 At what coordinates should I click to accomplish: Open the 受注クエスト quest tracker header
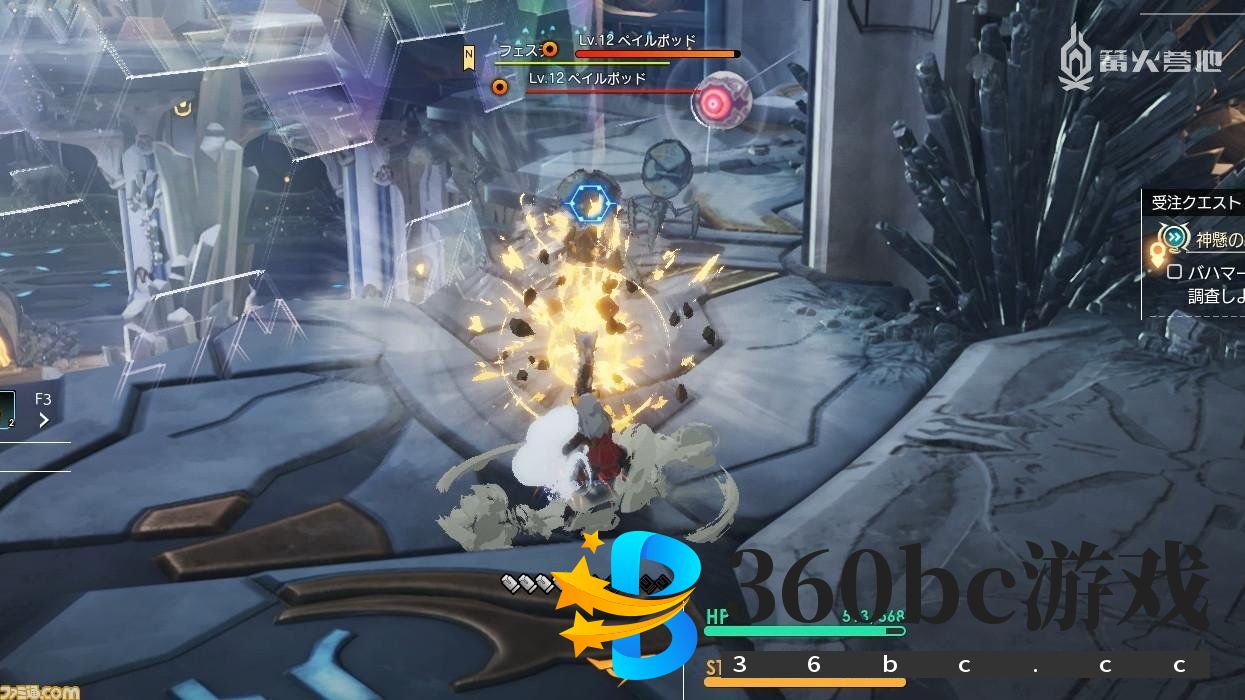1196,202
